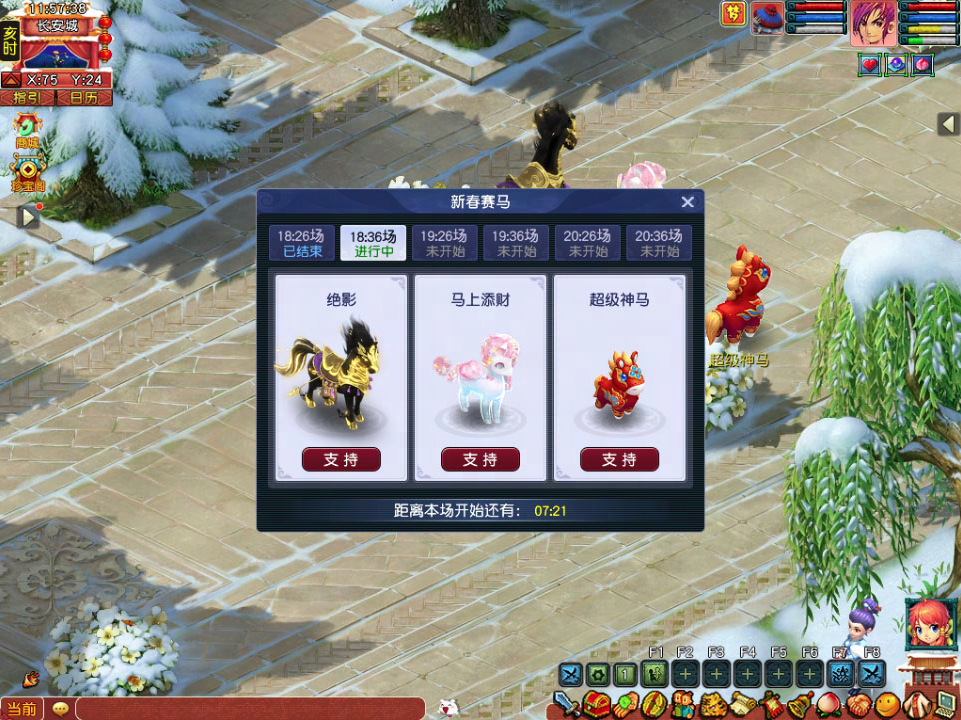Select the 19:26场 race tab
Viewport: 961px width, 720px height.
coord(444,243)
